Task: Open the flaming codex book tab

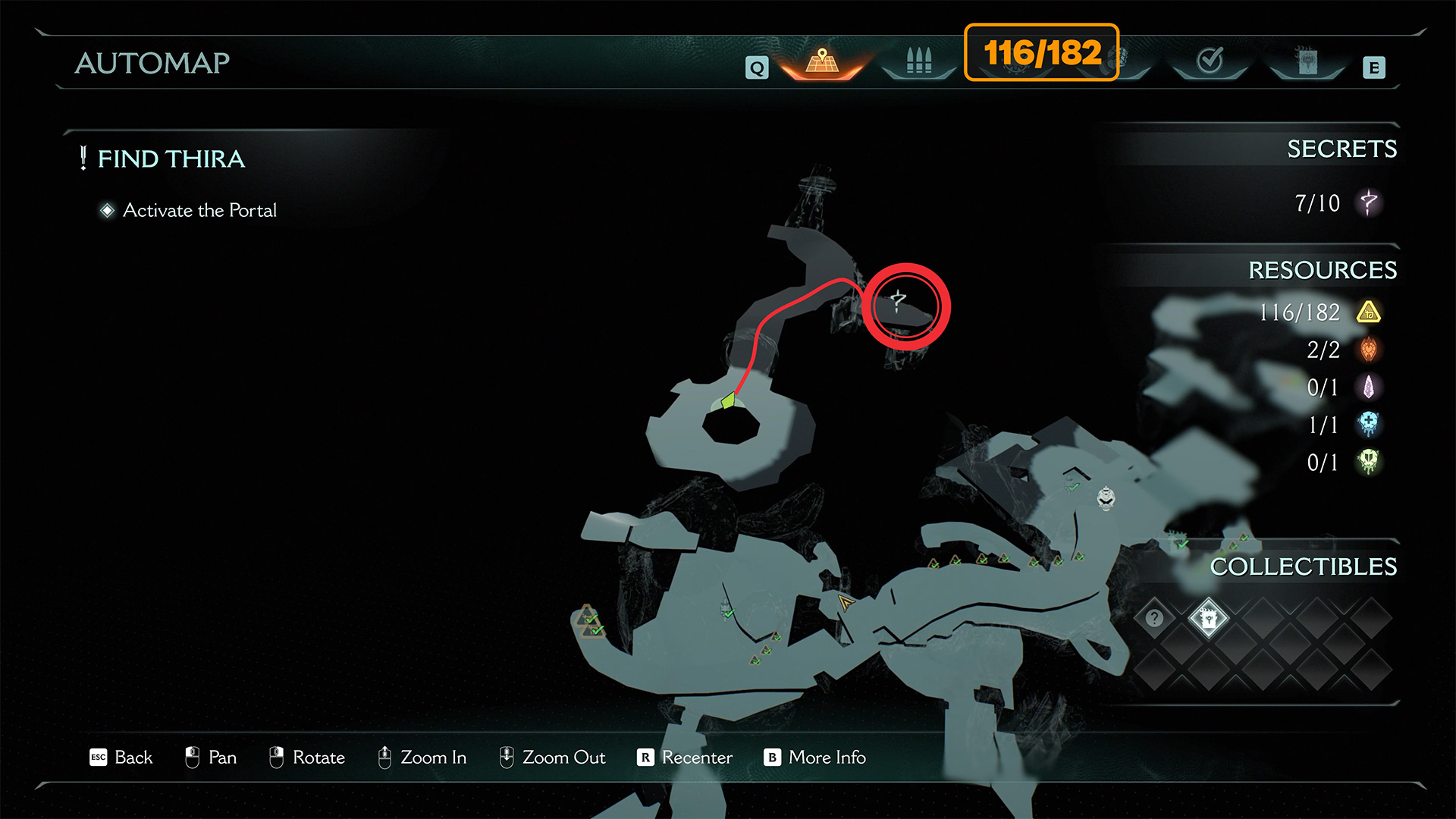Action: click(x=1307, y=61)
